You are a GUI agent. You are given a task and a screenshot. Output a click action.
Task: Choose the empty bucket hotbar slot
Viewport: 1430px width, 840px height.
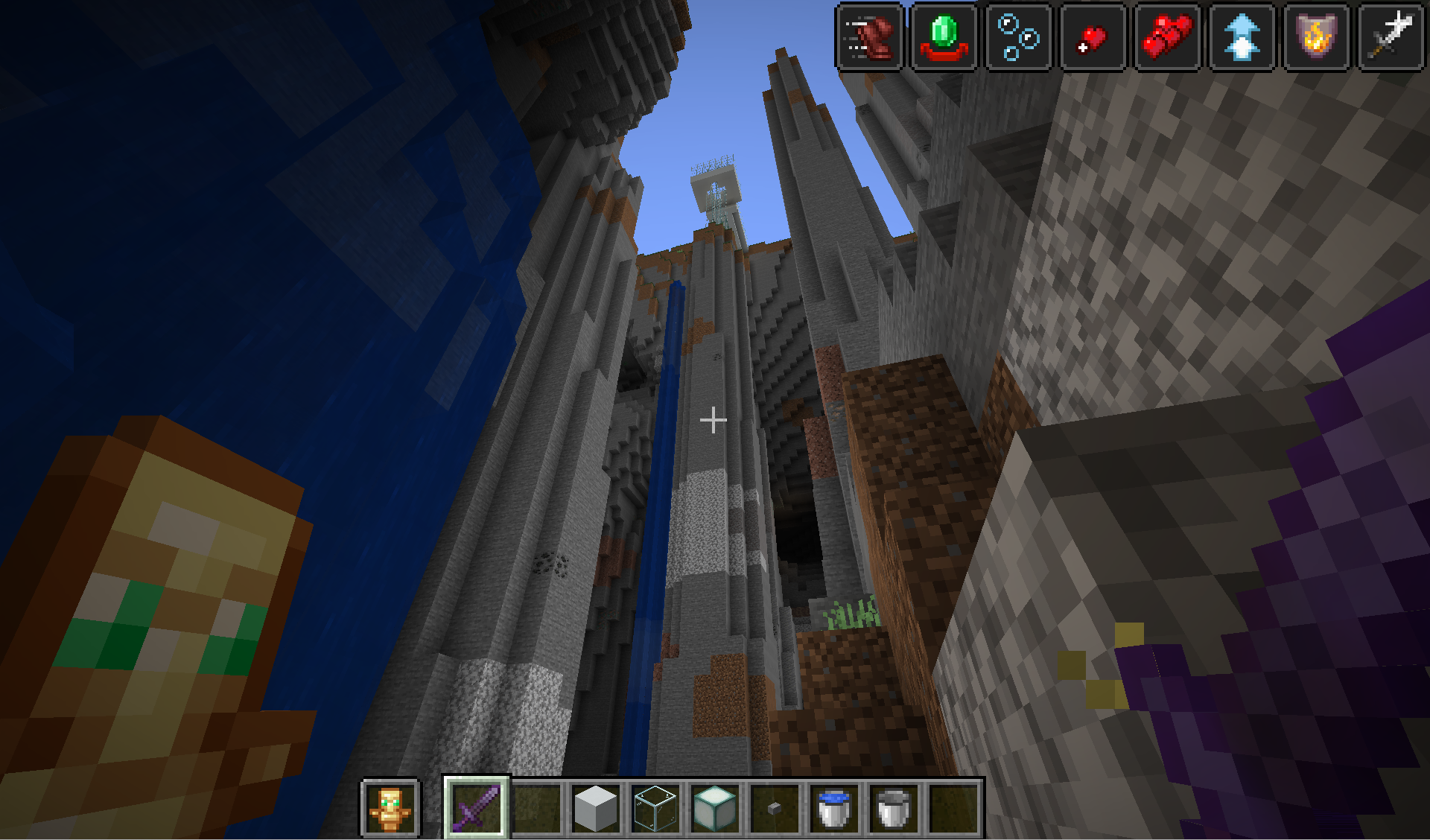[x=894, y=807]
